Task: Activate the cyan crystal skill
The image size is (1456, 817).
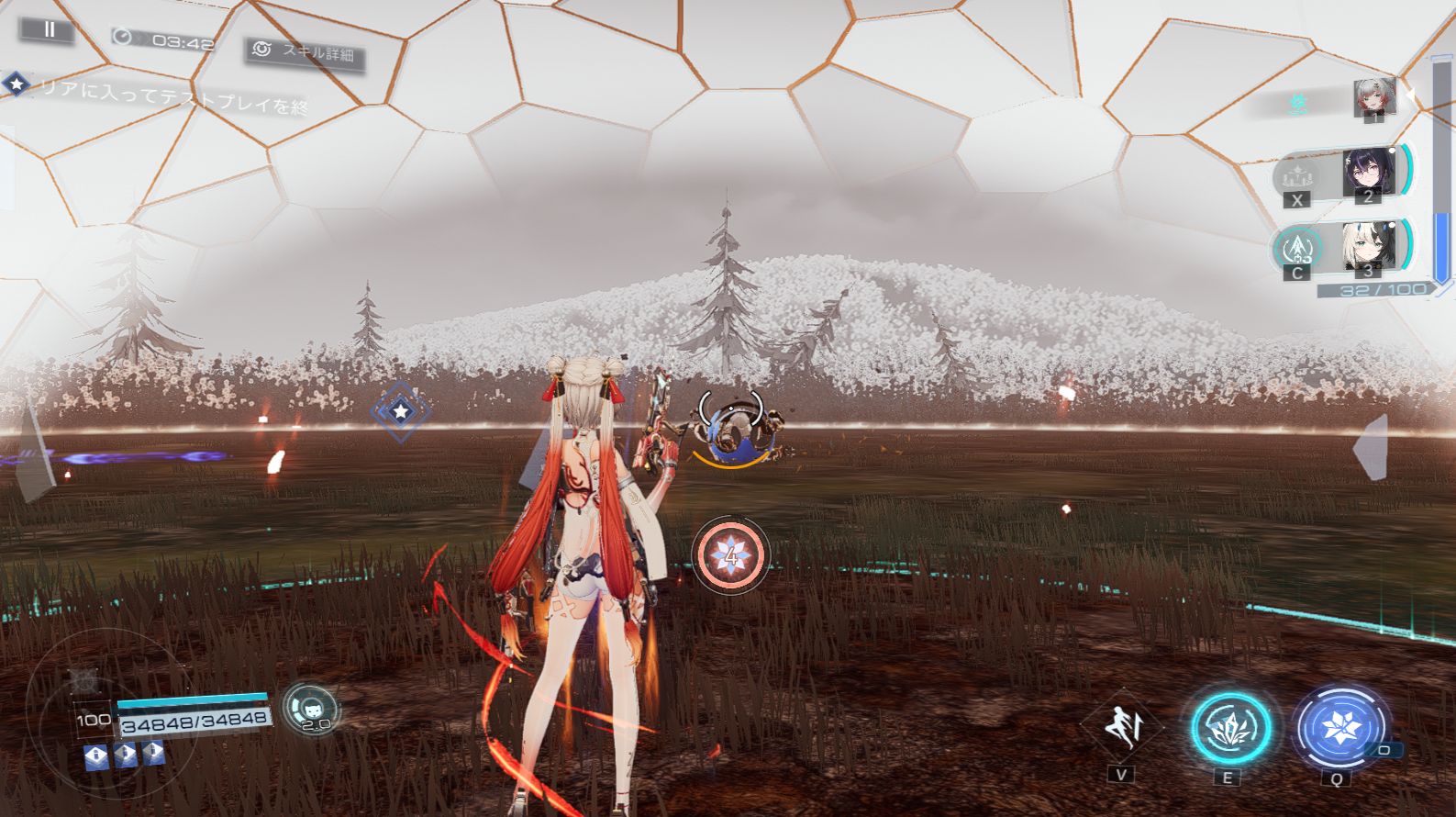Action: click(1229, 728)
